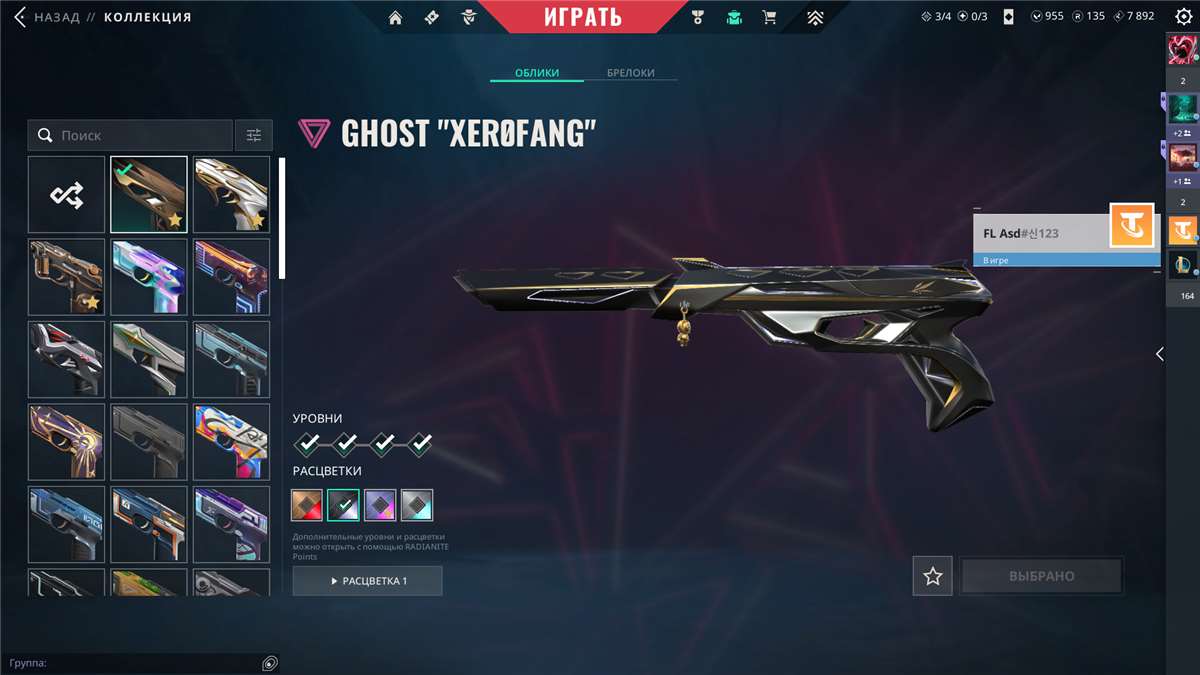Open the store shopping cart icon
Screen dimensions: 1200x675
click(769, 17)
